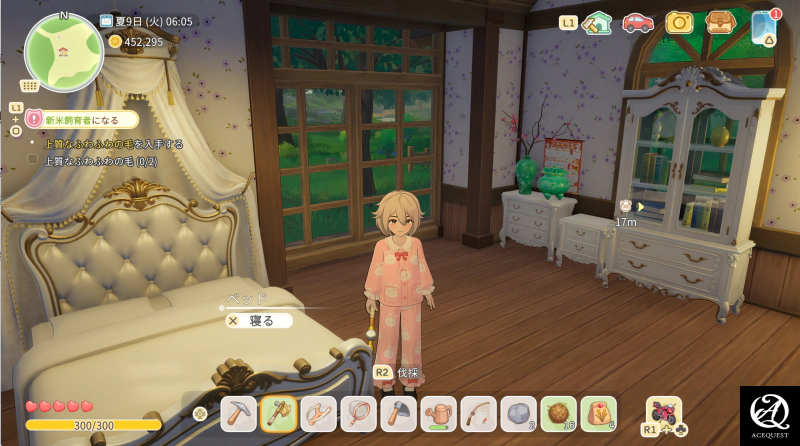Image resolution: width=800 pixels, height=446 pixels.
Task: Pick the fishing rod hotbar slot
Action: tap(478, 412)
